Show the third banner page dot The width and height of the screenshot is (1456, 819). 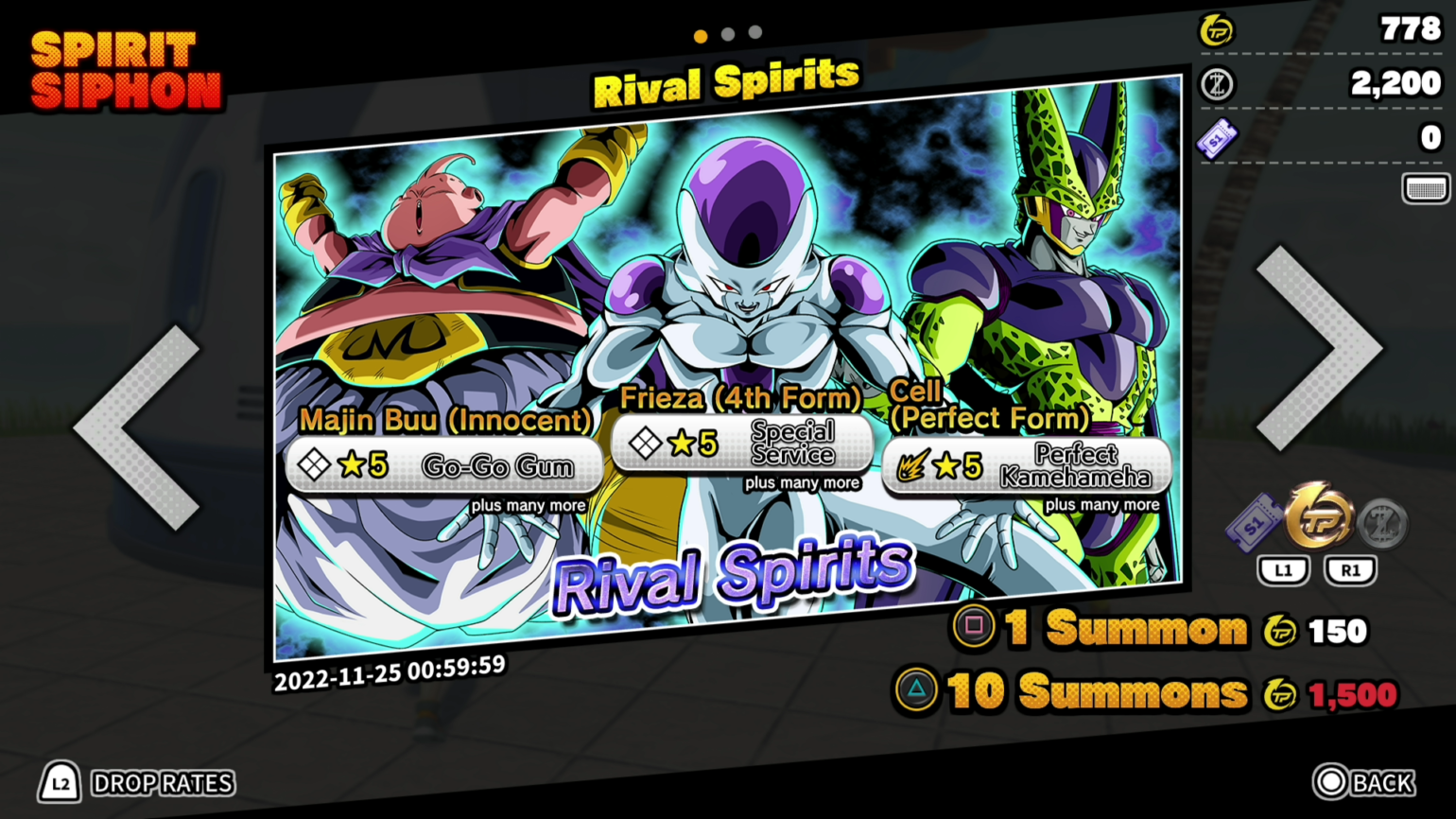(x=755, y=33)
